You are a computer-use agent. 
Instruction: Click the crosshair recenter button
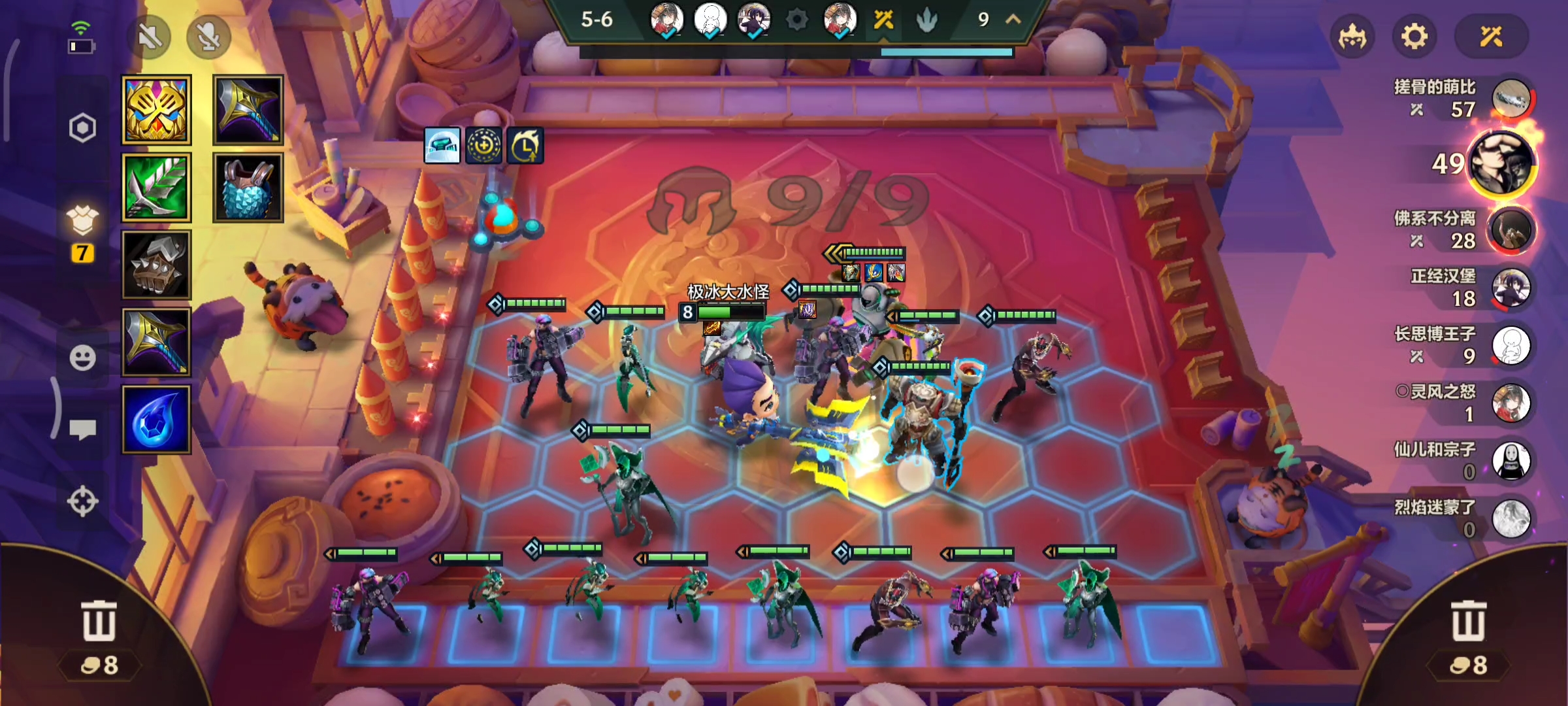[82, 501]
